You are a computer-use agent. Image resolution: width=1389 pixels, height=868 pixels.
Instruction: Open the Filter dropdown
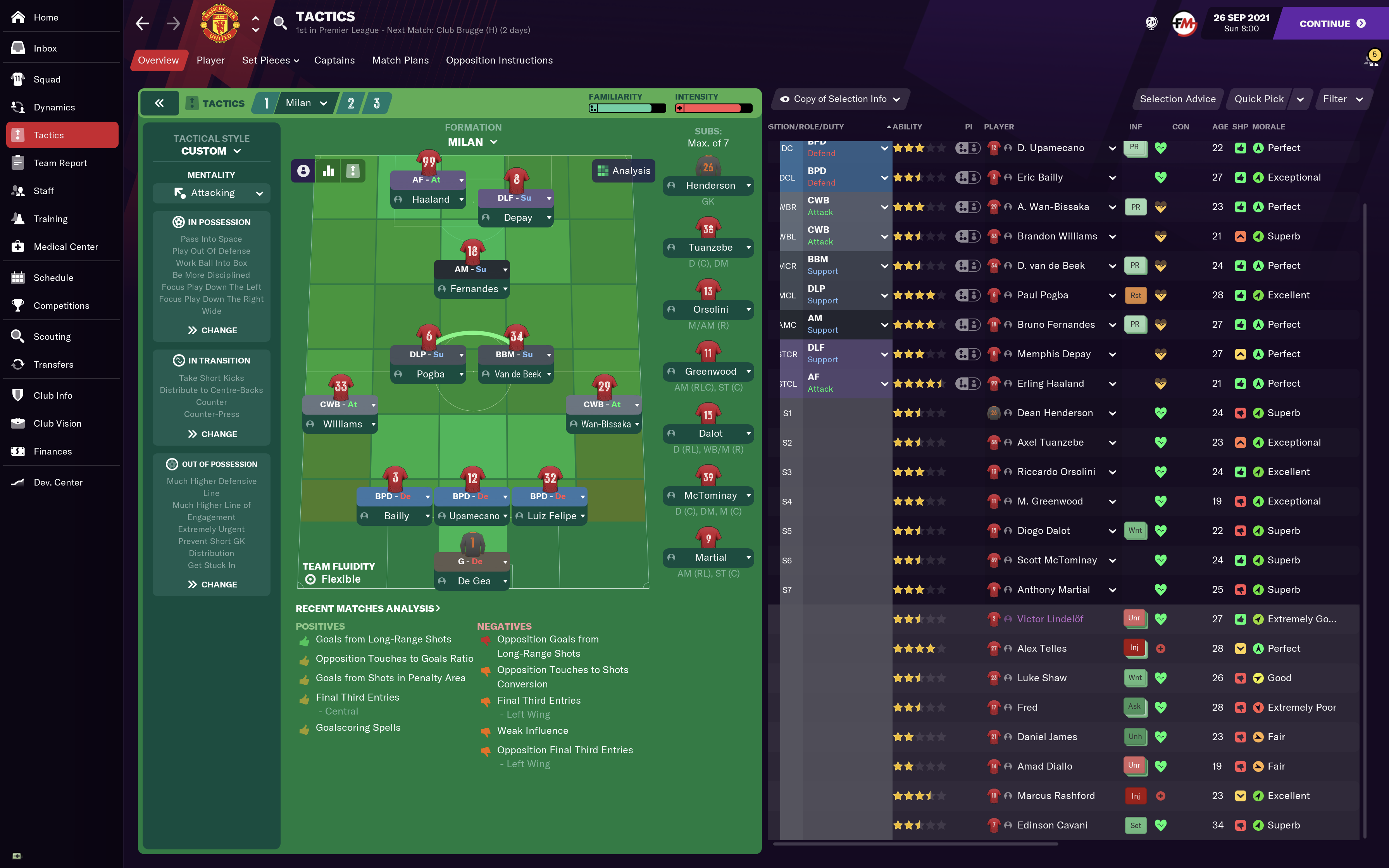(1342, 99)
